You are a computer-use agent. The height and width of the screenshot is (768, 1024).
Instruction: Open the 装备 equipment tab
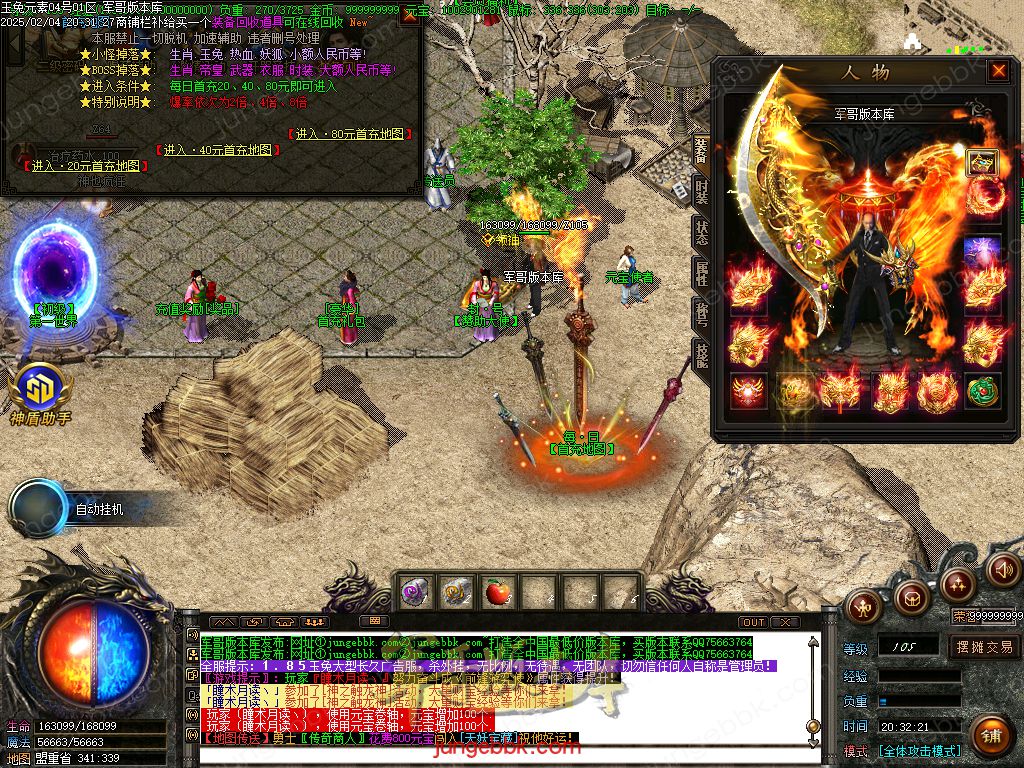pos(702,150)
